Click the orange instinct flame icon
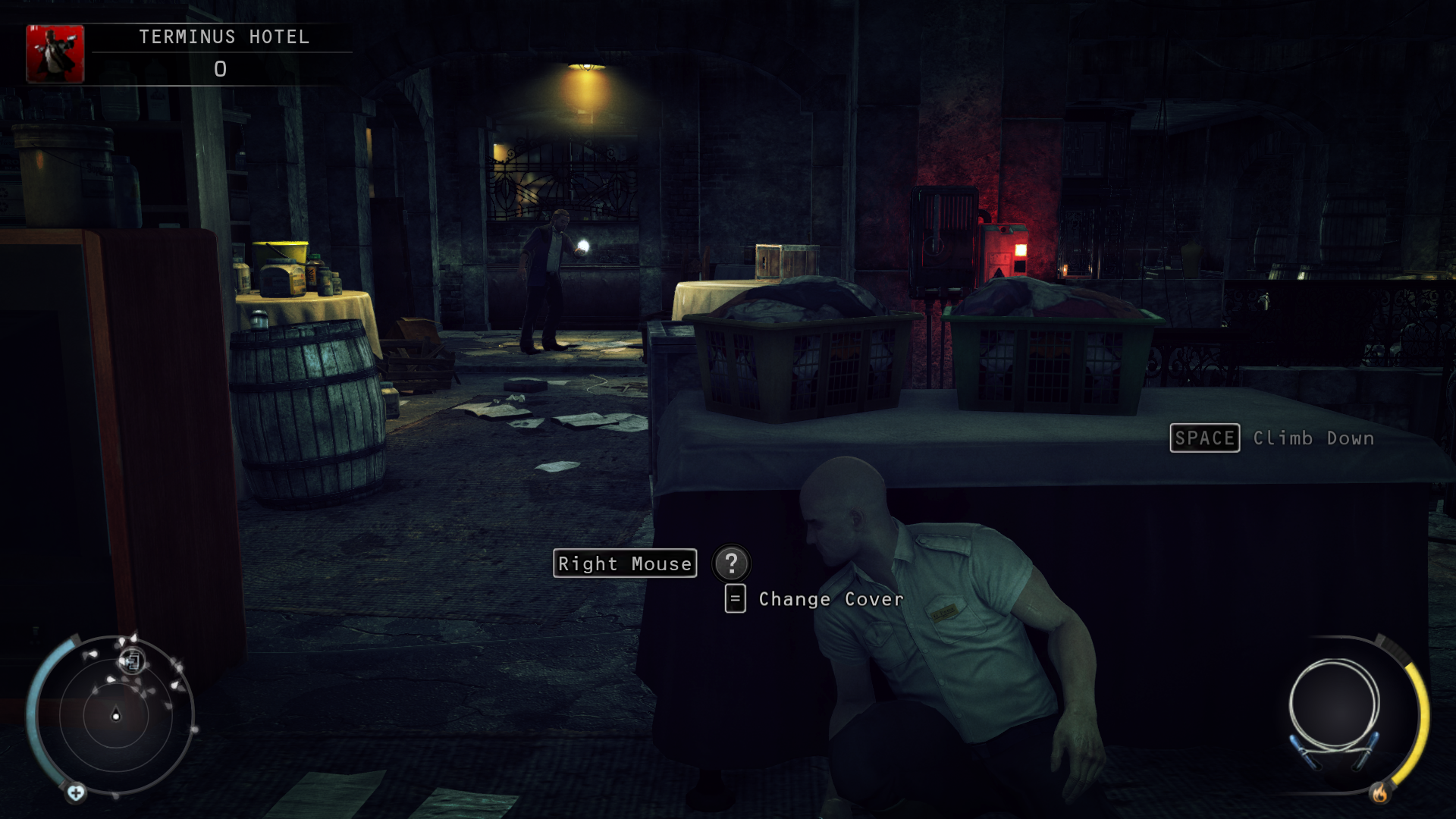Screen dimensions: 1456x819 click(1379, 793)
